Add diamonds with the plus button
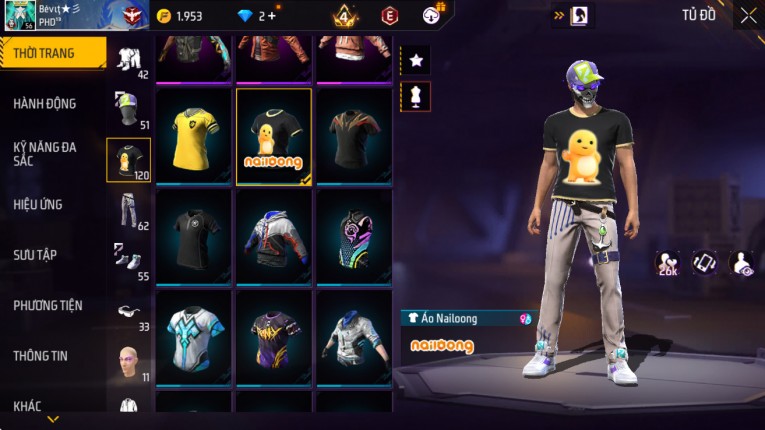The image size is (765, 430). [271, 16]
